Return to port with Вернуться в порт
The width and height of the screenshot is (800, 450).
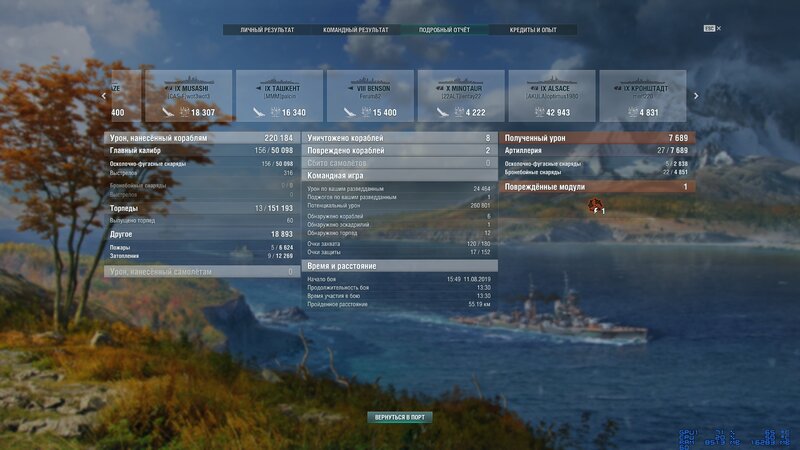(x=400, y=416)
